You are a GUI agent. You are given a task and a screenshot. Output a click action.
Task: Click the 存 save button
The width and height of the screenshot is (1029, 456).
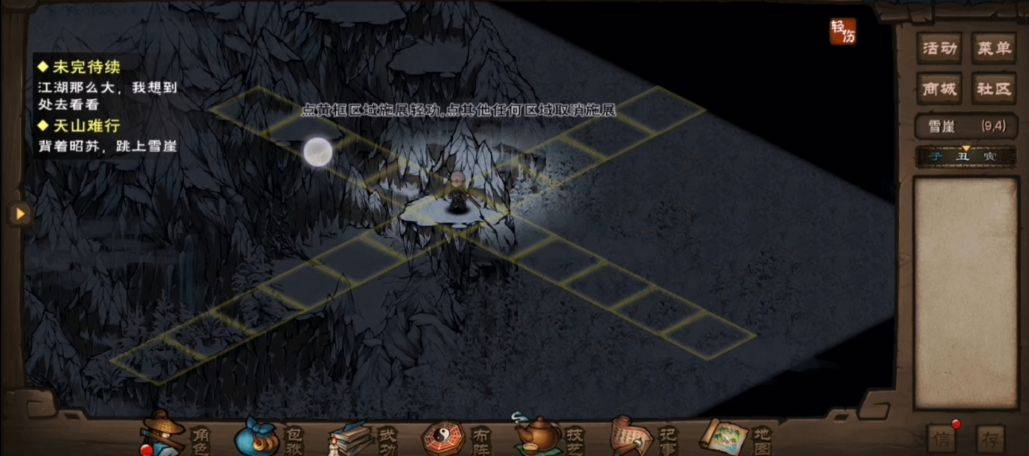pyautogui.click(x=990, y=438)
